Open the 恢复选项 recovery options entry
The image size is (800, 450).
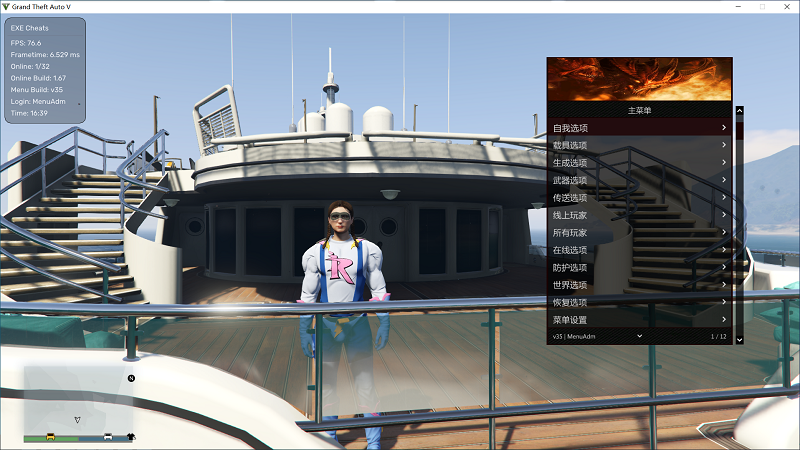(x=640, y=302)
